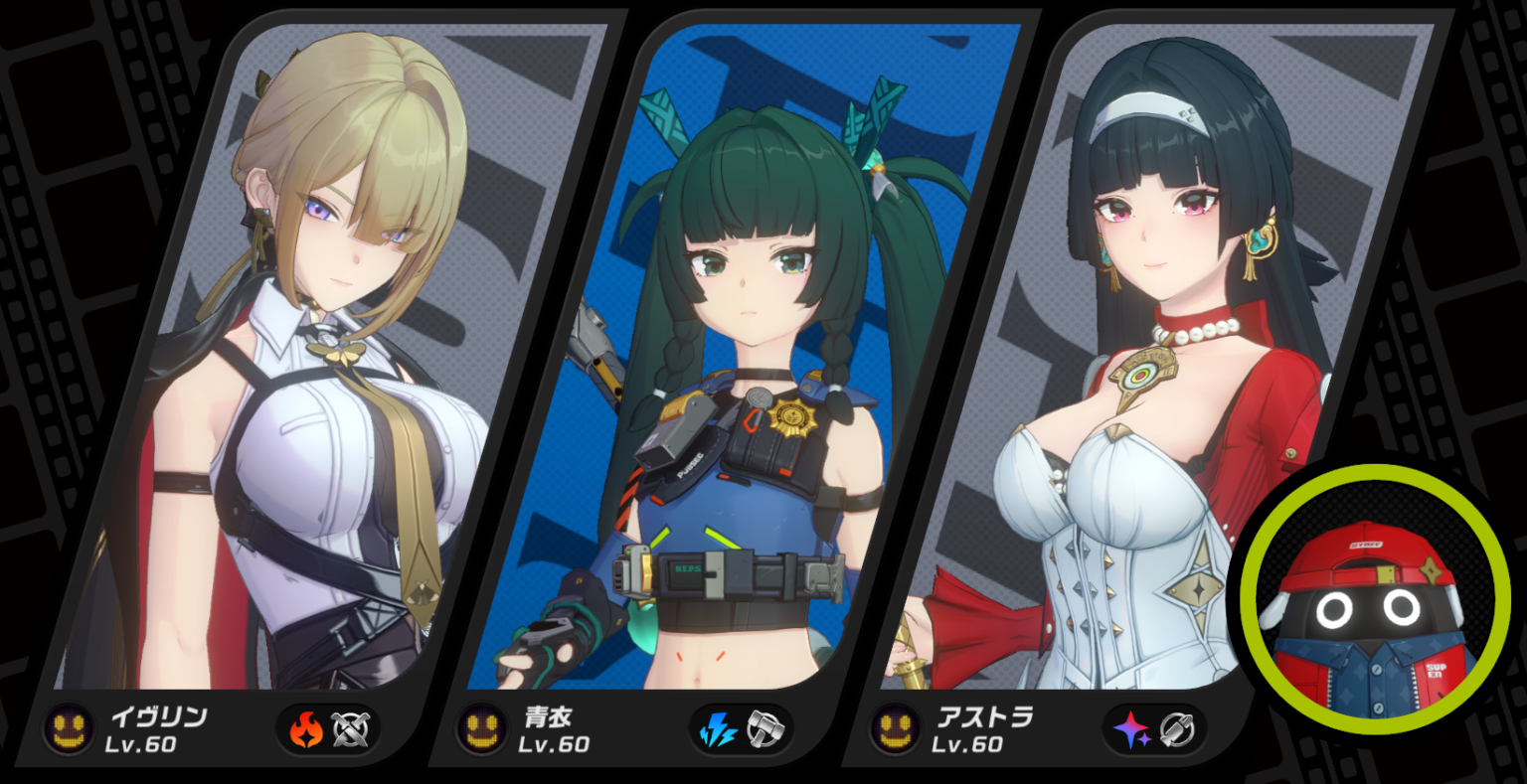Open the red-capped Bangboo portrait
This screenshot has height=784, width=1527.
[1376, 598]
